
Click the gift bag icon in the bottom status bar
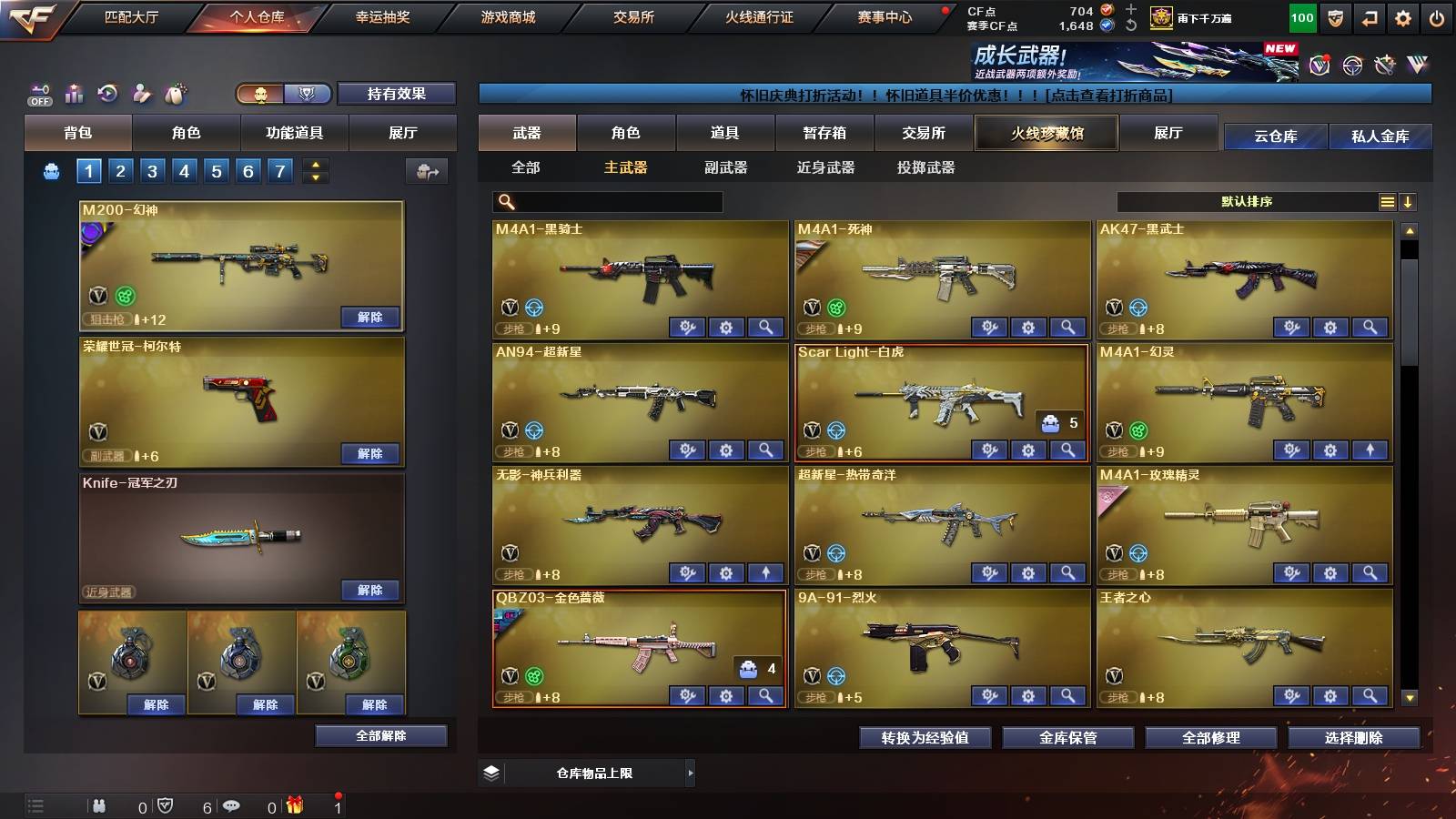[x=293, y=805]
